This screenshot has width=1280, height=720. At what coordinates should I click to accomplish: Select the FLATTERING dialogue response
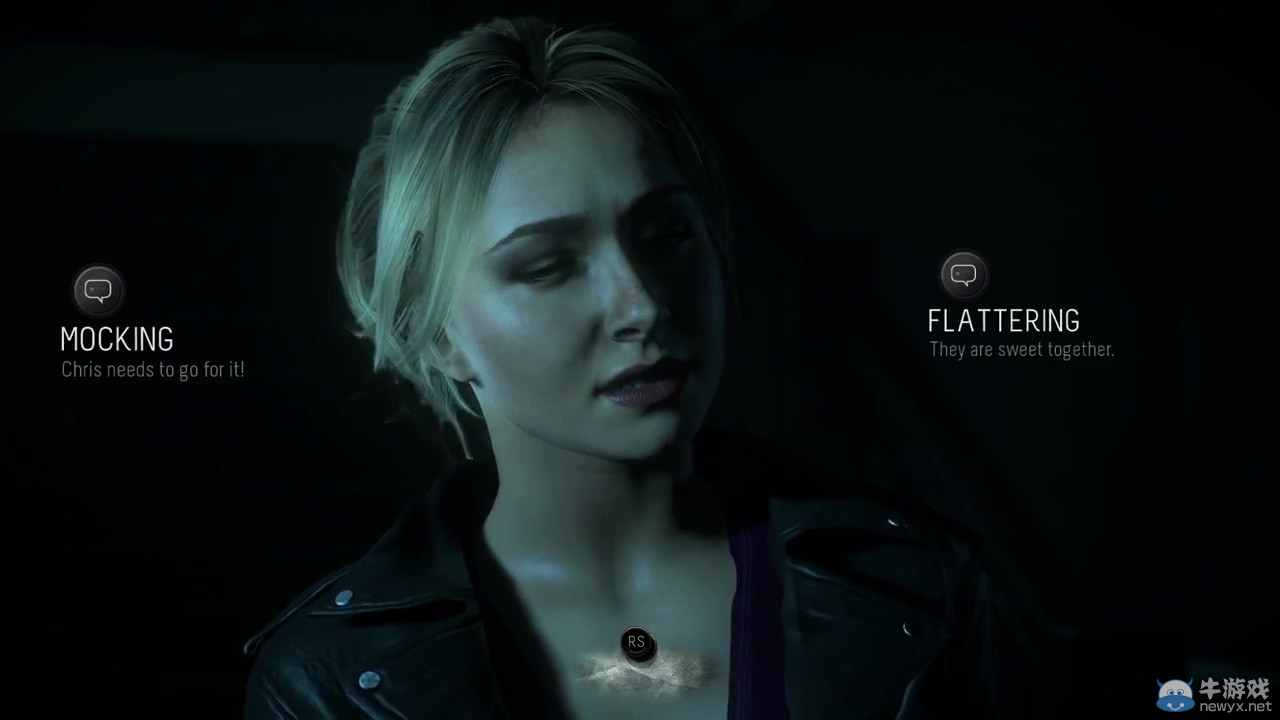[1003, 321]
